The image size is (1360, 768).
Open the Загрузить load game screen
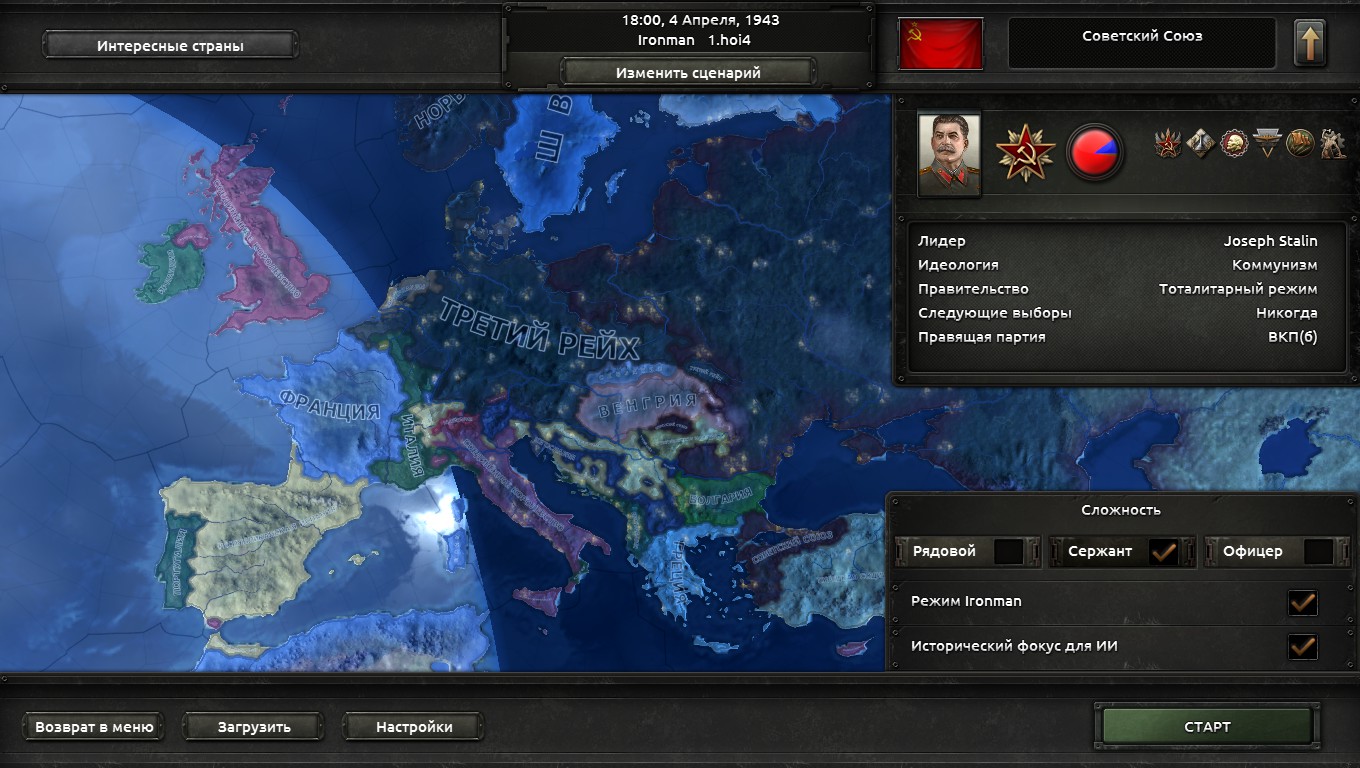pos(254,727)
